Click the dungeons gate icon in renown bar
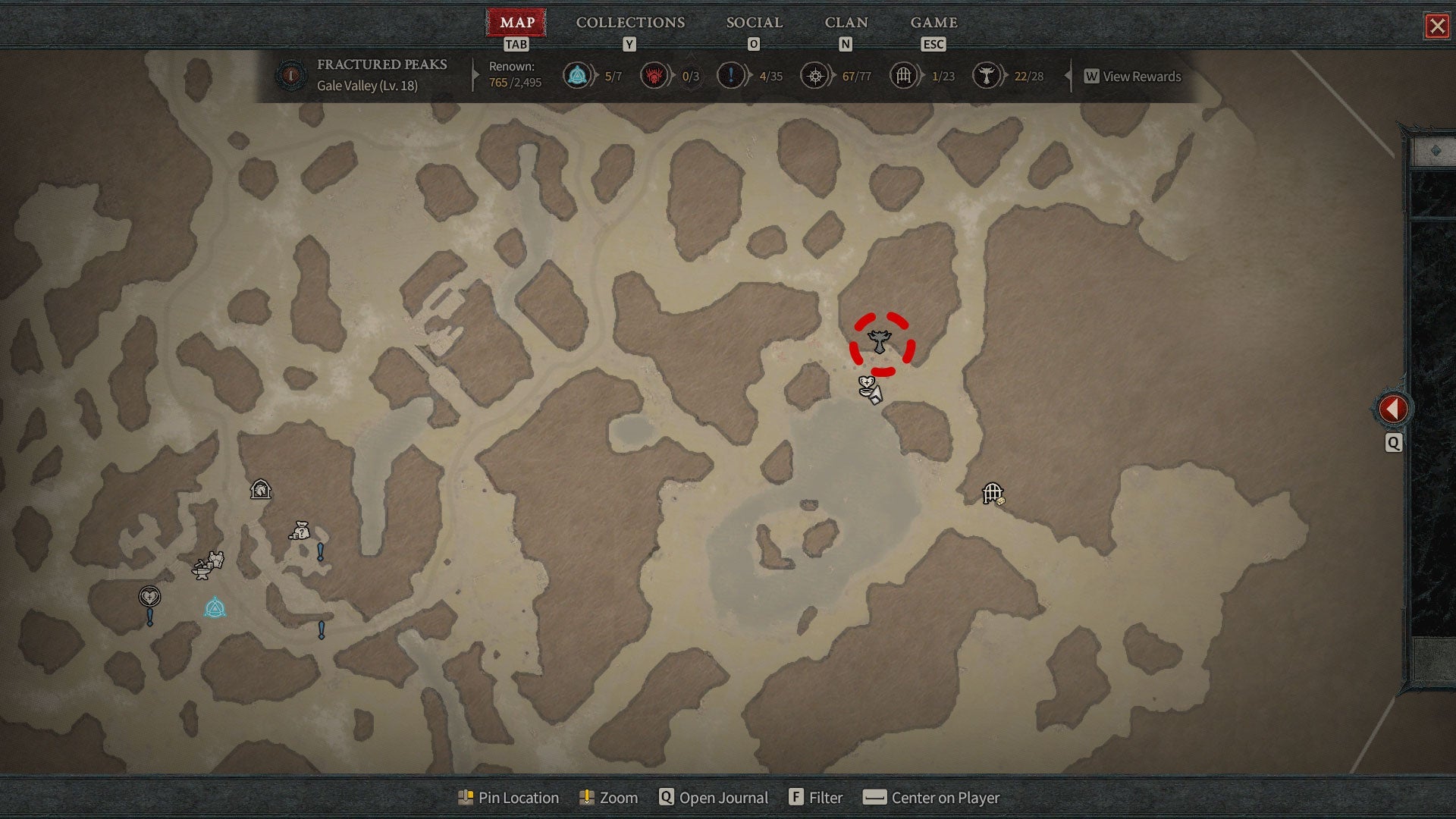Image resolution: width=1456 pixels, height=819 pixels. tap(903, 76)
